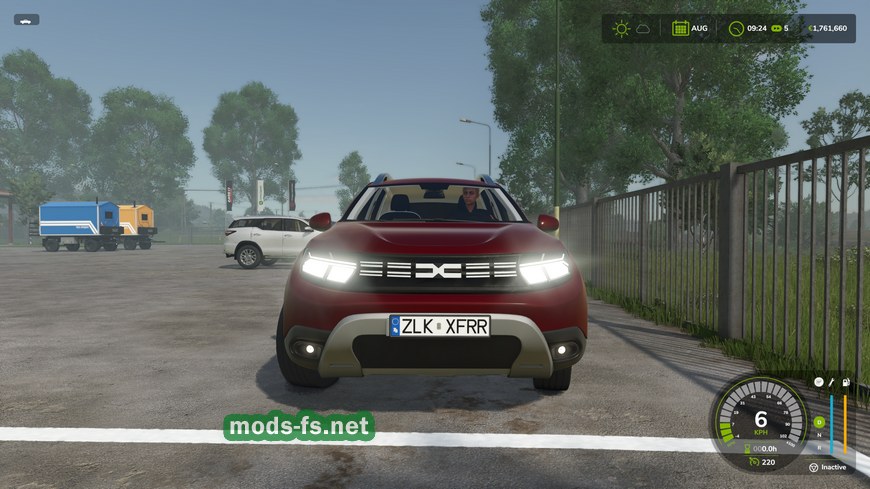
Task: Click the clock icon beside the time
Action: (736, 28)
